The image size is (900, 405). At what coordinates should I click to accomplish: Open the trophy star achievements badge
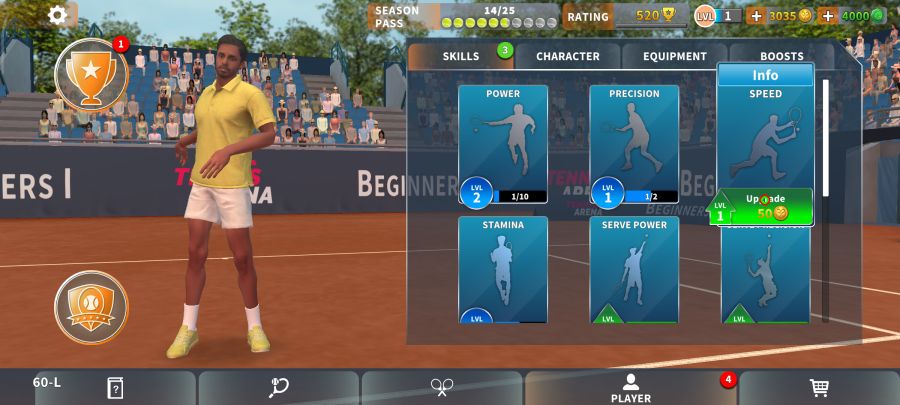pos(91,75)
